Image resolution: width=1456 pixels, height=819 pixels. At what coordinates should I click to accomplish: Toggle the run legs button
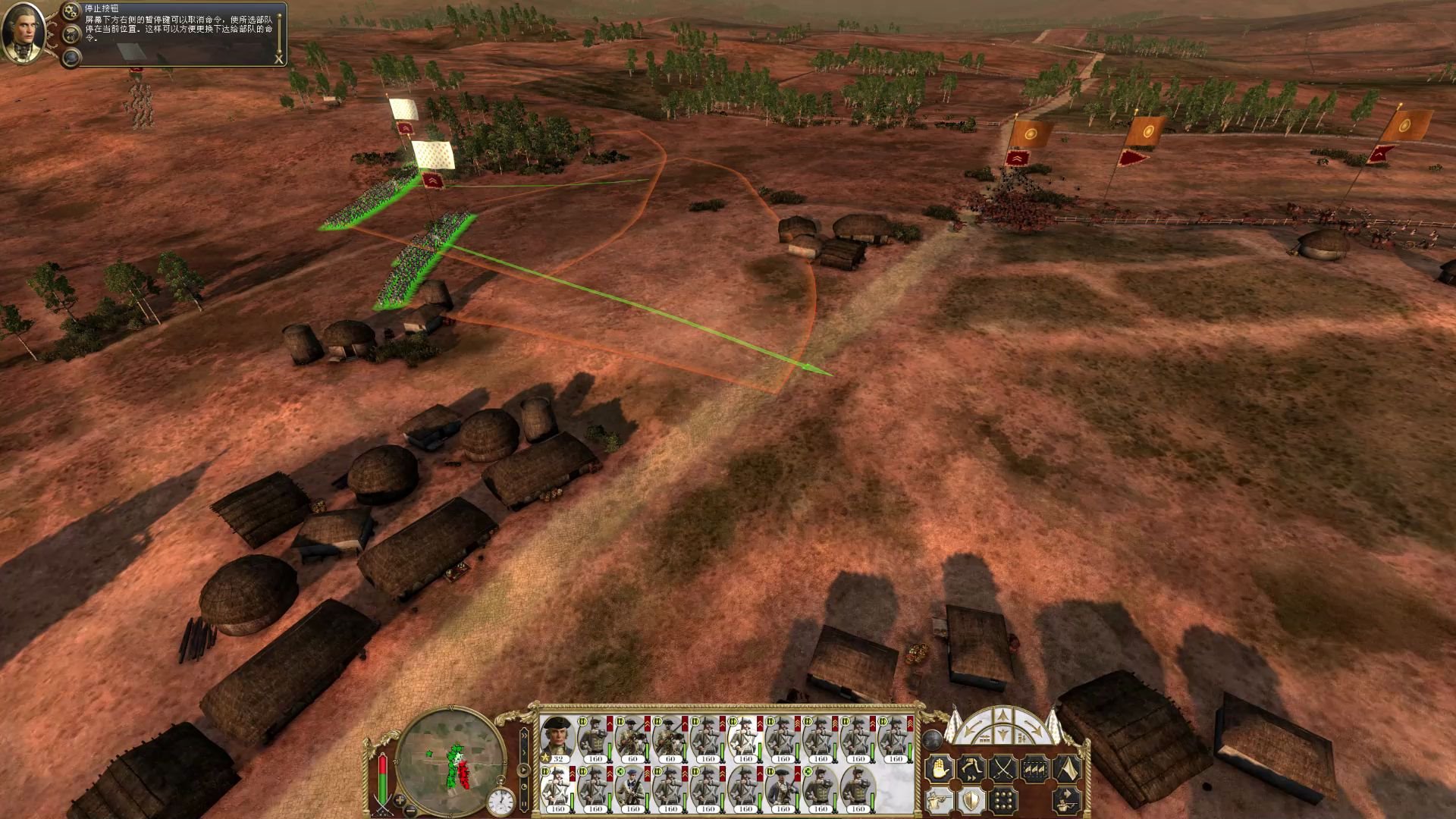pyautogui.click(x=971, y=769)
